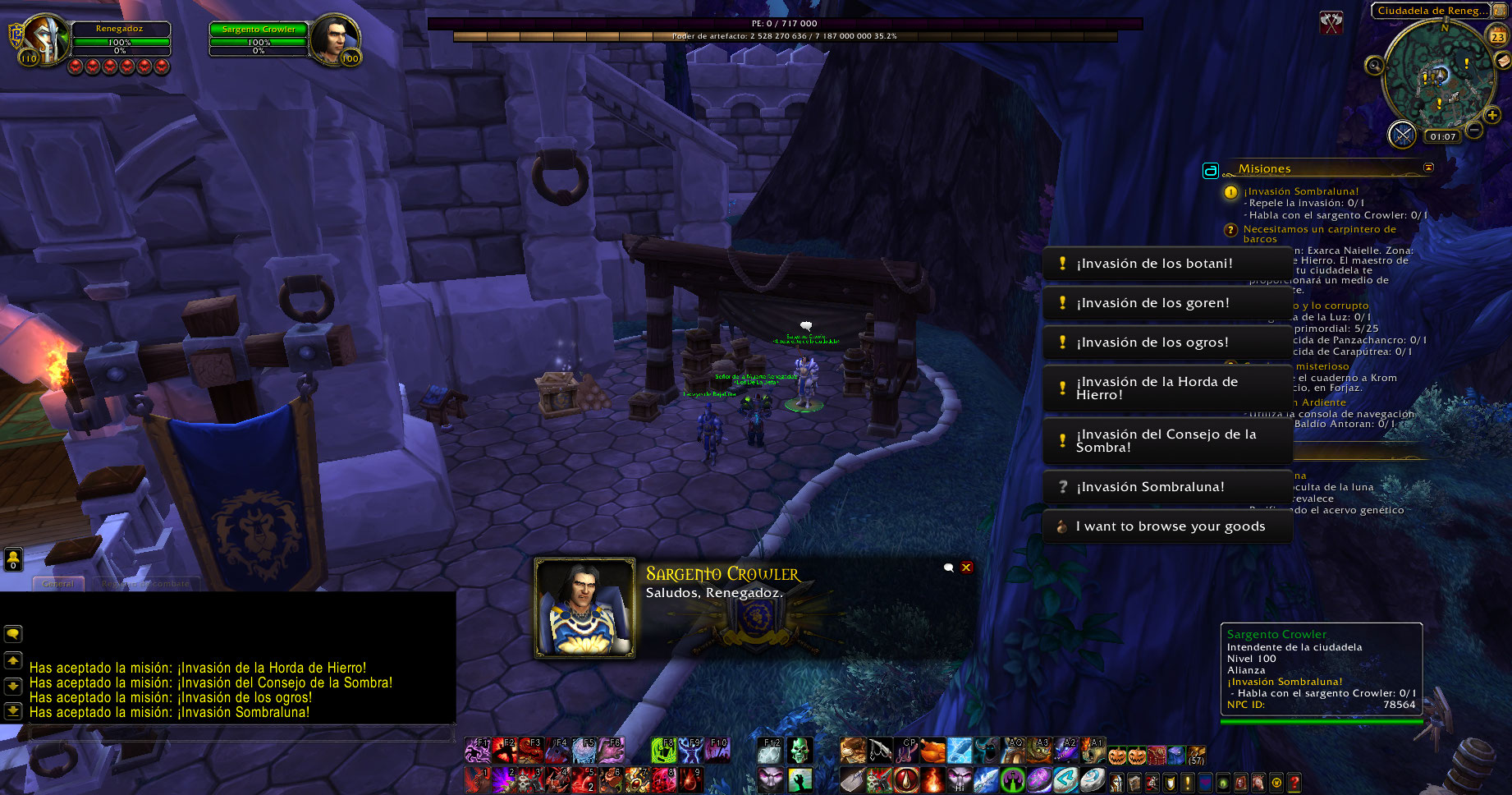Pick the ¡Invasión de los ogros! quest
The image size is (1512, 795).
click(x=1166, y=342)
